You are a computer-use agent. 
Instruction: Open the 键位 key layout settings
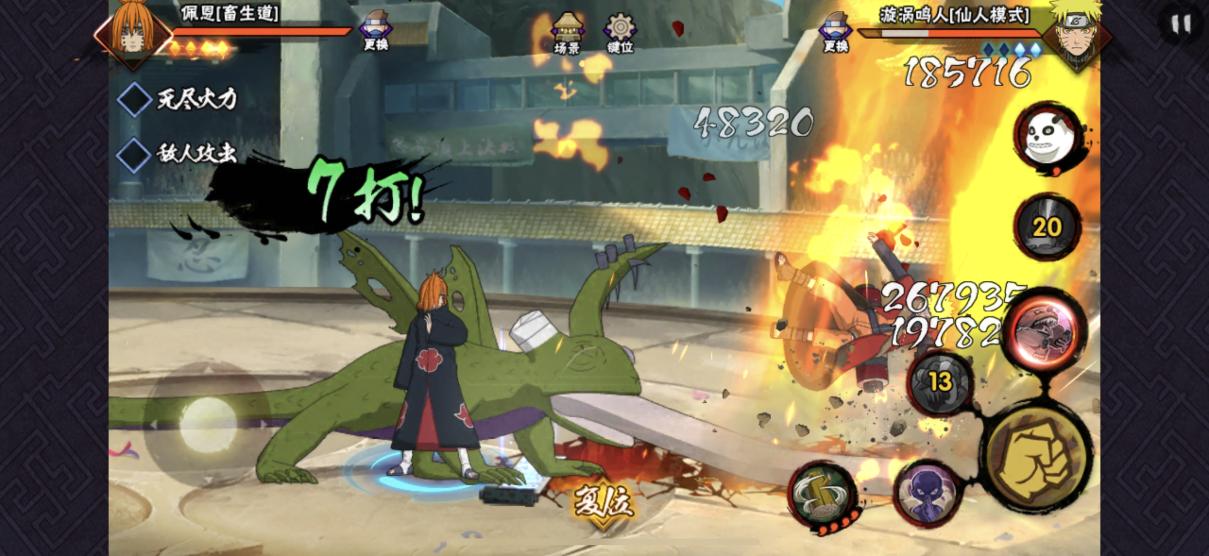click(620, 32)
